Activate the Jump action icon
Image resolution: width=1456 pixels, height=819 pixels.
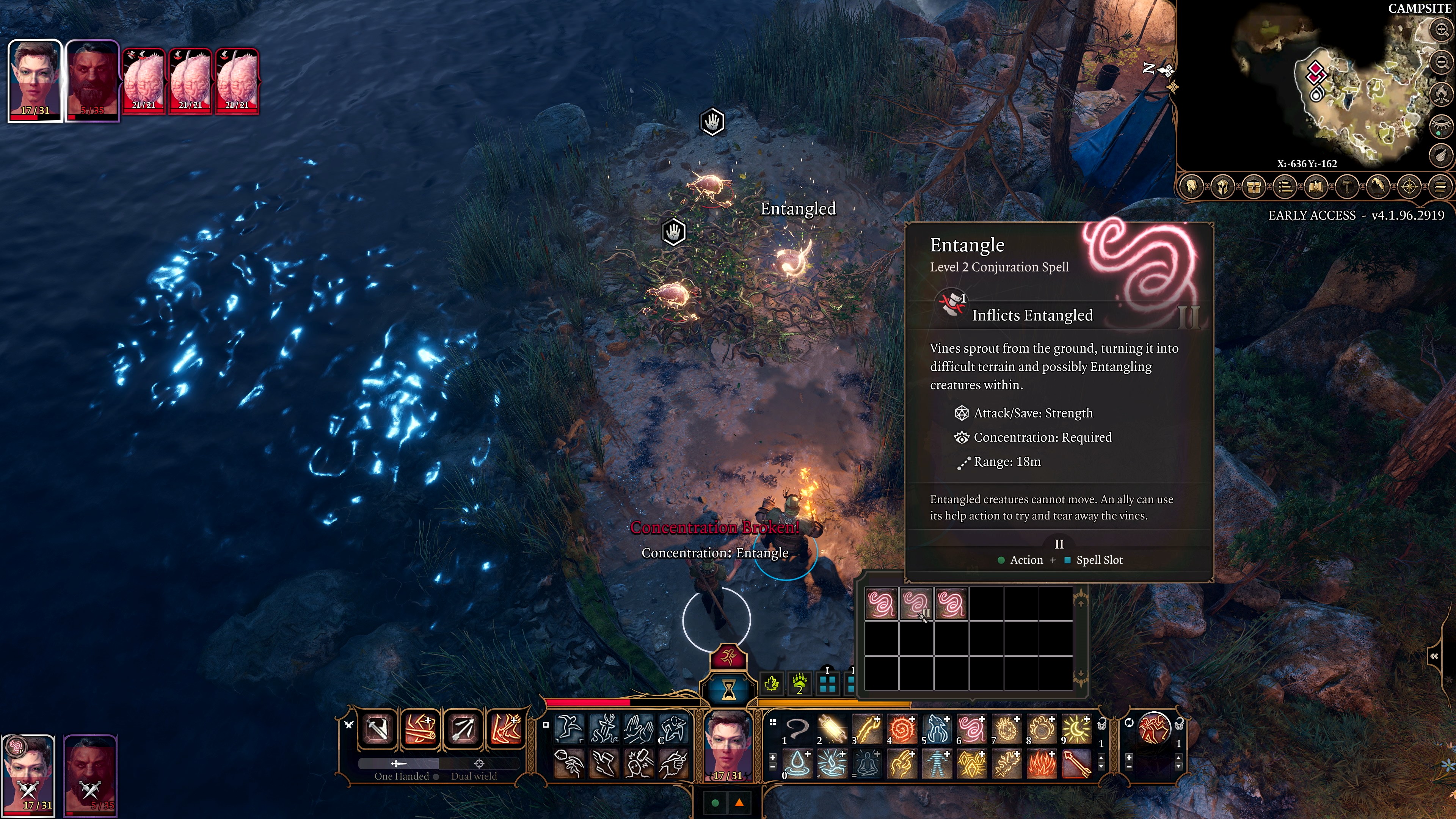(569, 728)
